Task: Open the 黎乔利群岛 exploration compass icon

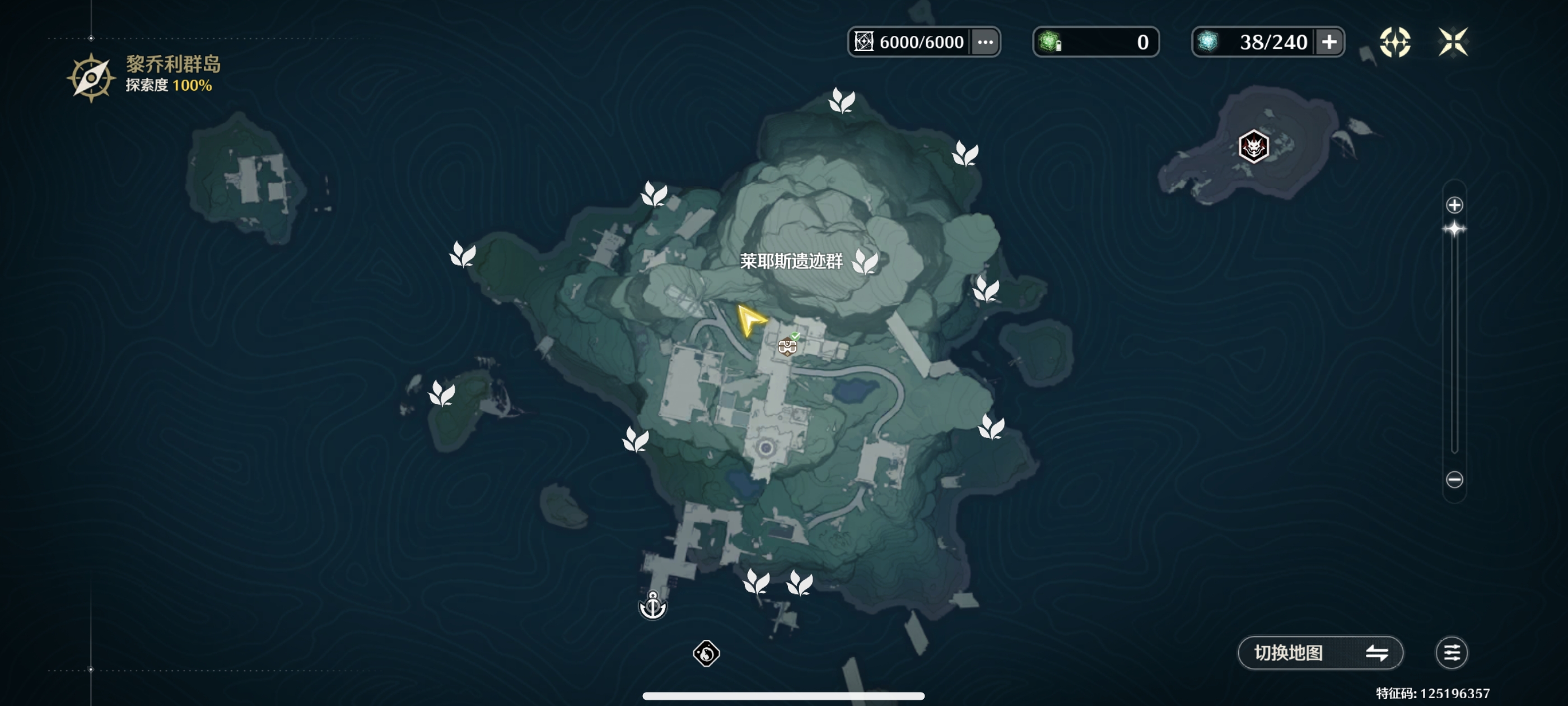Action: pos(91,78)
